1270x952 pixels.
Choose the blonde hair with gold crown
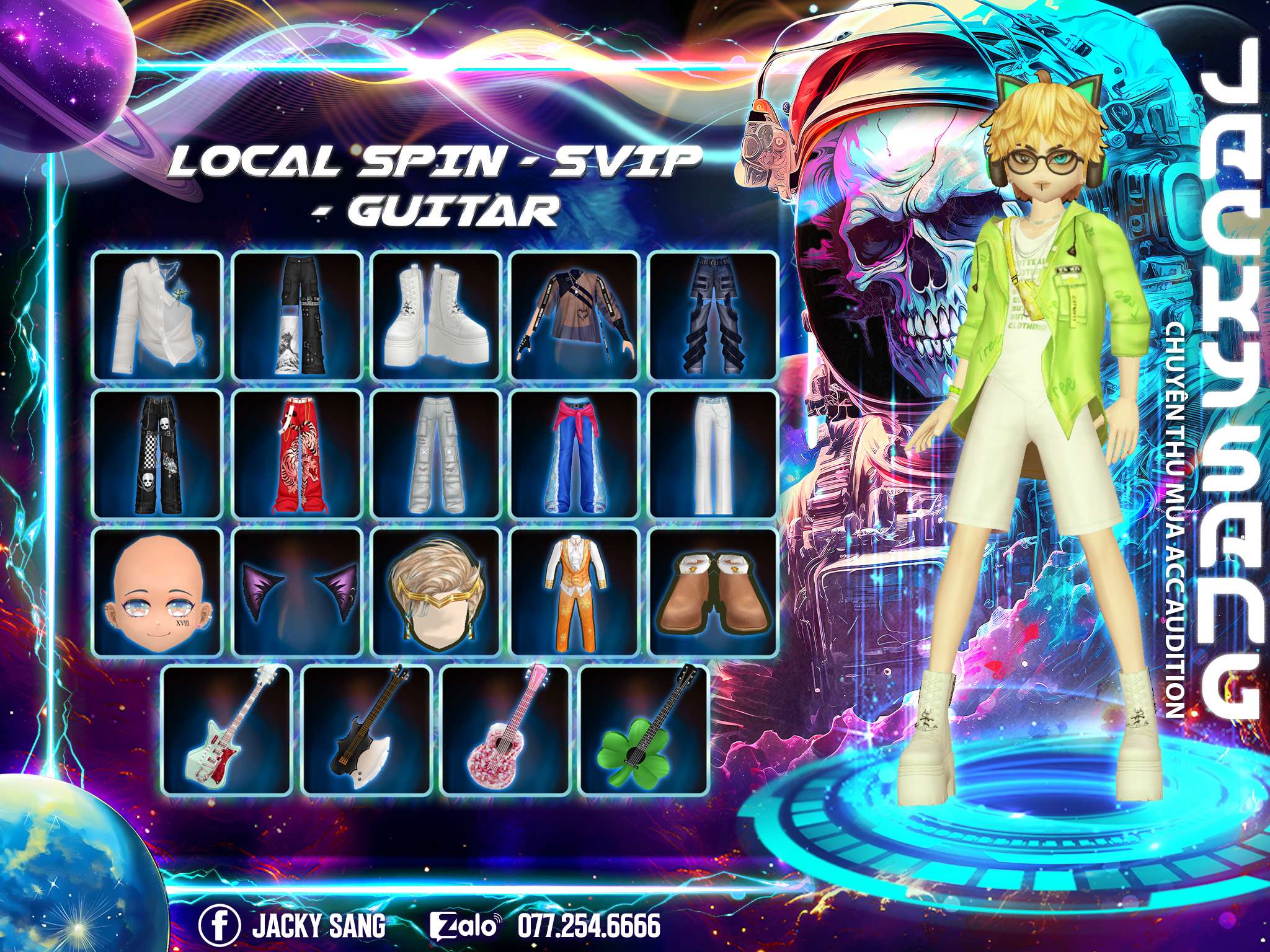coord(436,592)
